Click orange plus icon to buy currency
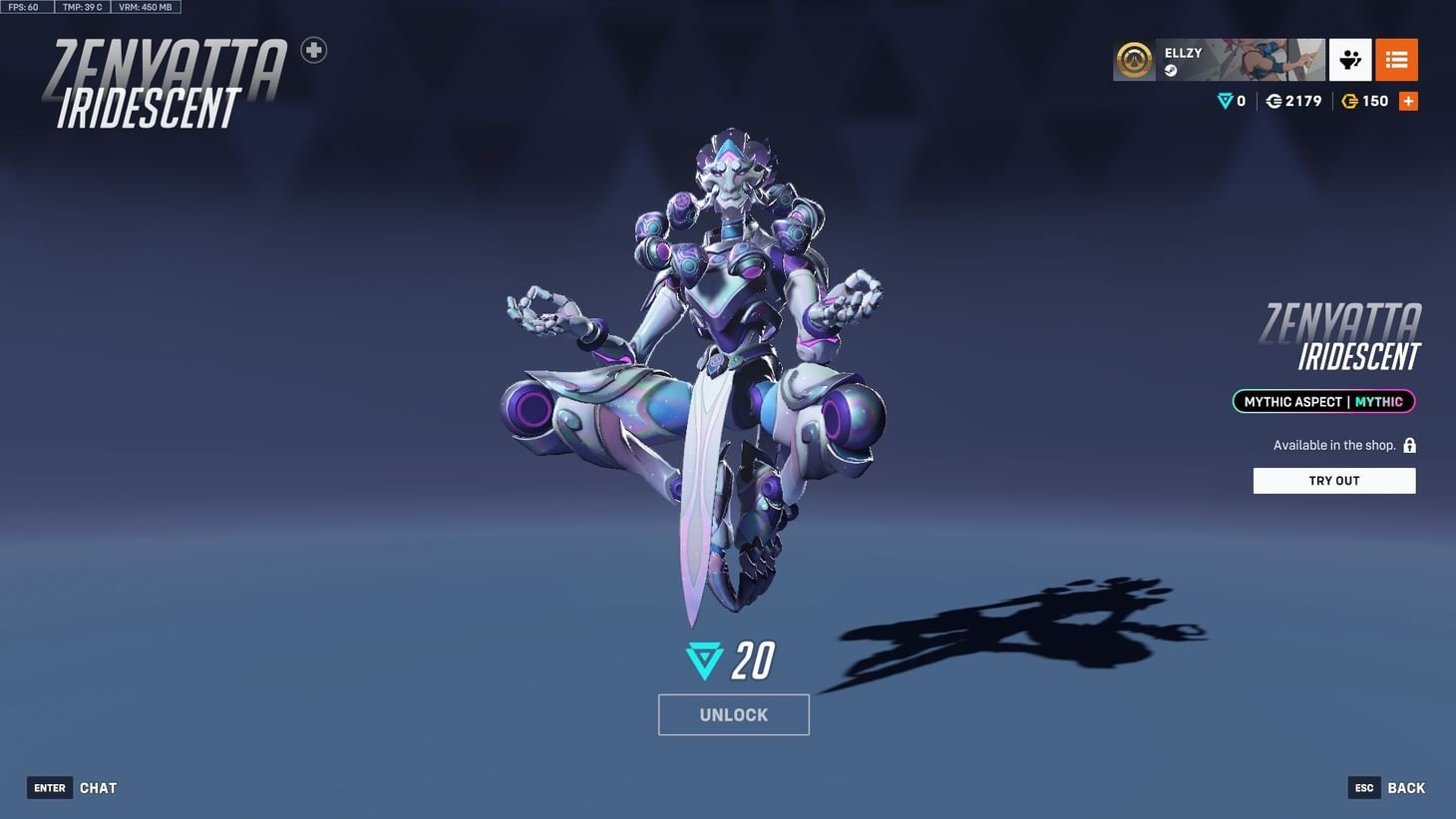 [x=1408, y=100]
